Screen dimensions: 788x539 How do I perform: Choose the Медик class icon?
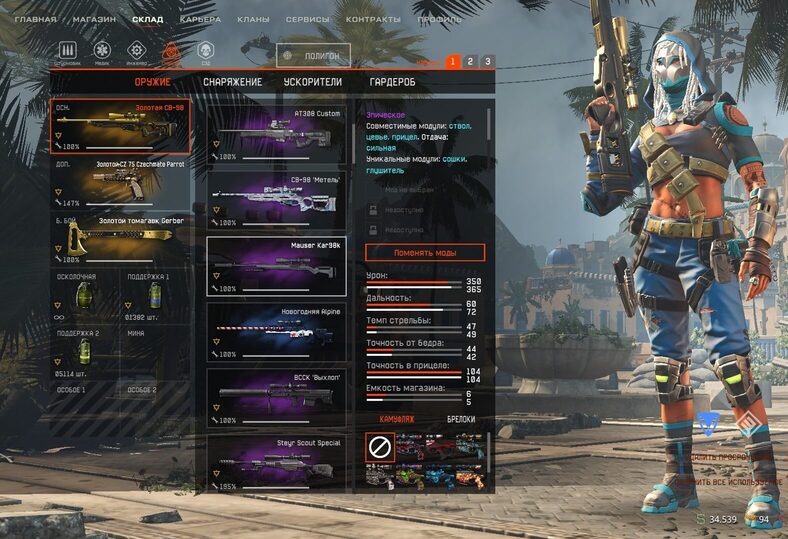coord(102,50)
